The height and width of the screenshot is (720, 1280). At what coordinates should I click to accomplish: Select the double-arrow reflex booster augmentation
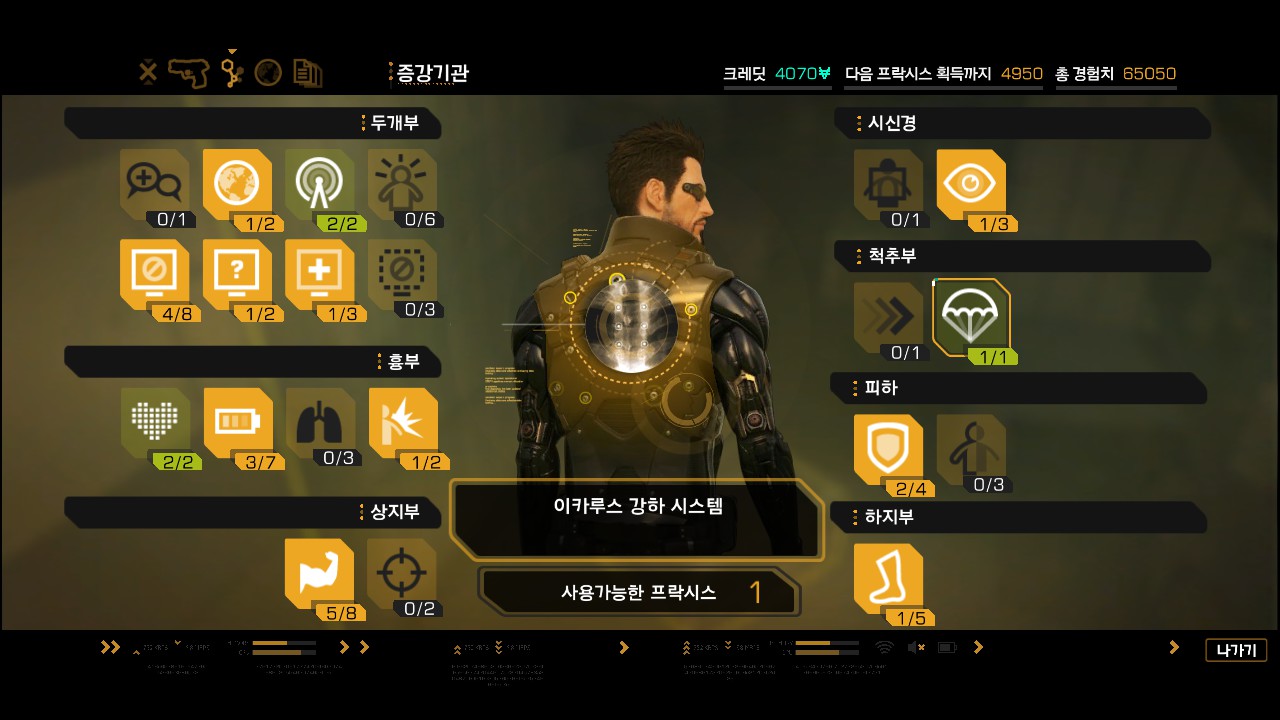pyautogui.click(x=888, y=318)
